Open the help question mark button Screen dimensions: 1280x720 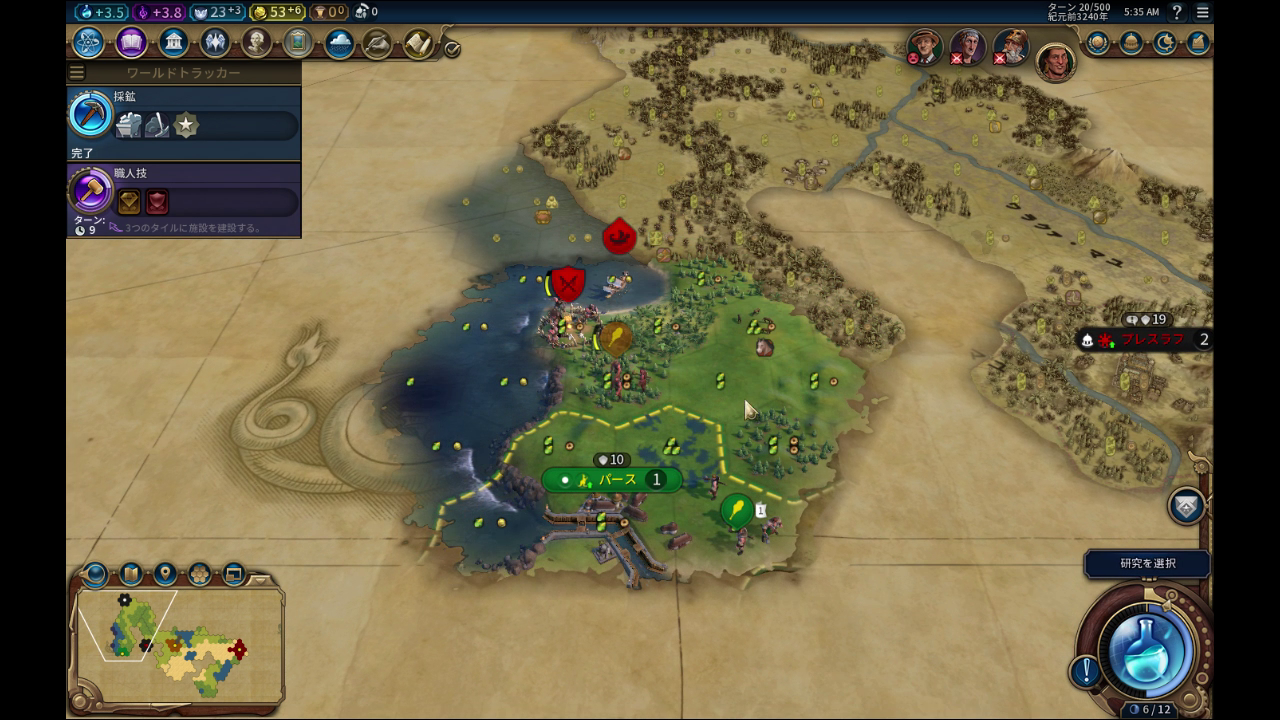[x=1178, y=12]
